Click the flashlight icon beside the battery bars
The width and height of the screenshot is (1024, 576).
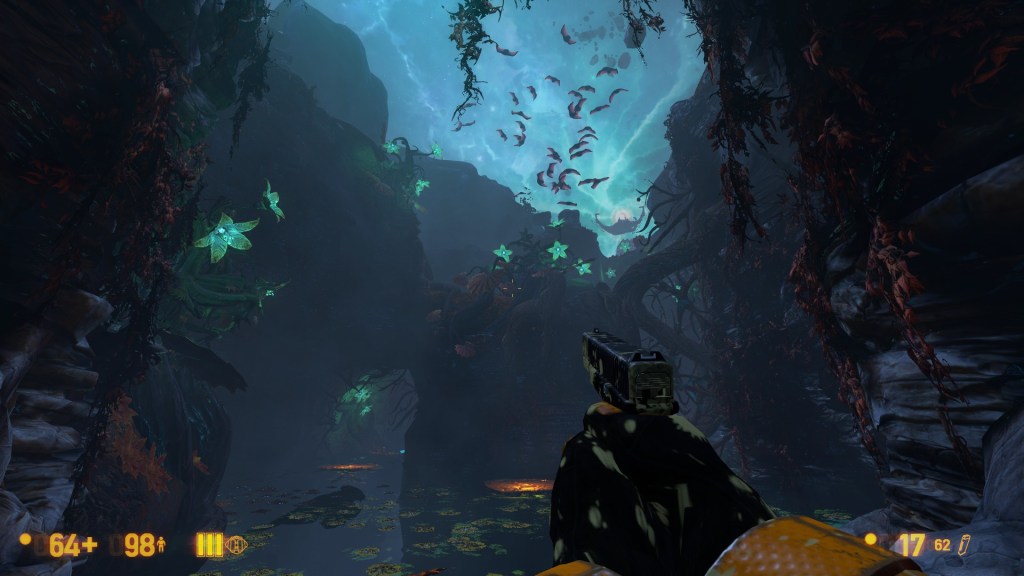pyautogui.click(x=236, y=545)
